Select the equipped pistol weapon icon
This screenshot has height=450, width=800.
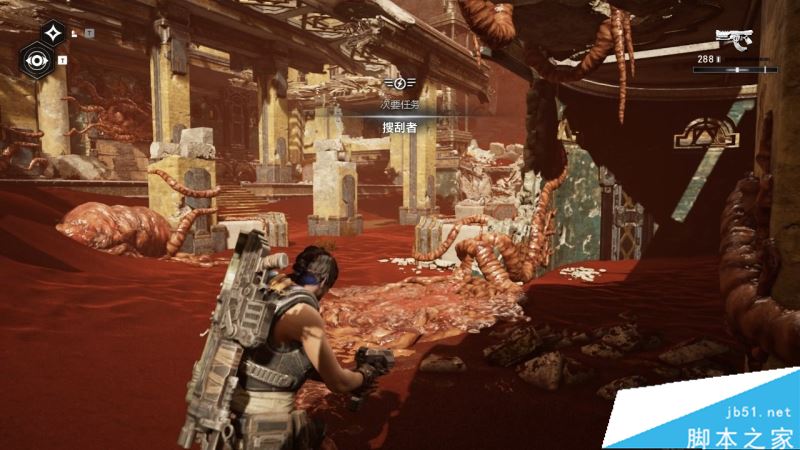pyautogui.click(x=733, y=40)
